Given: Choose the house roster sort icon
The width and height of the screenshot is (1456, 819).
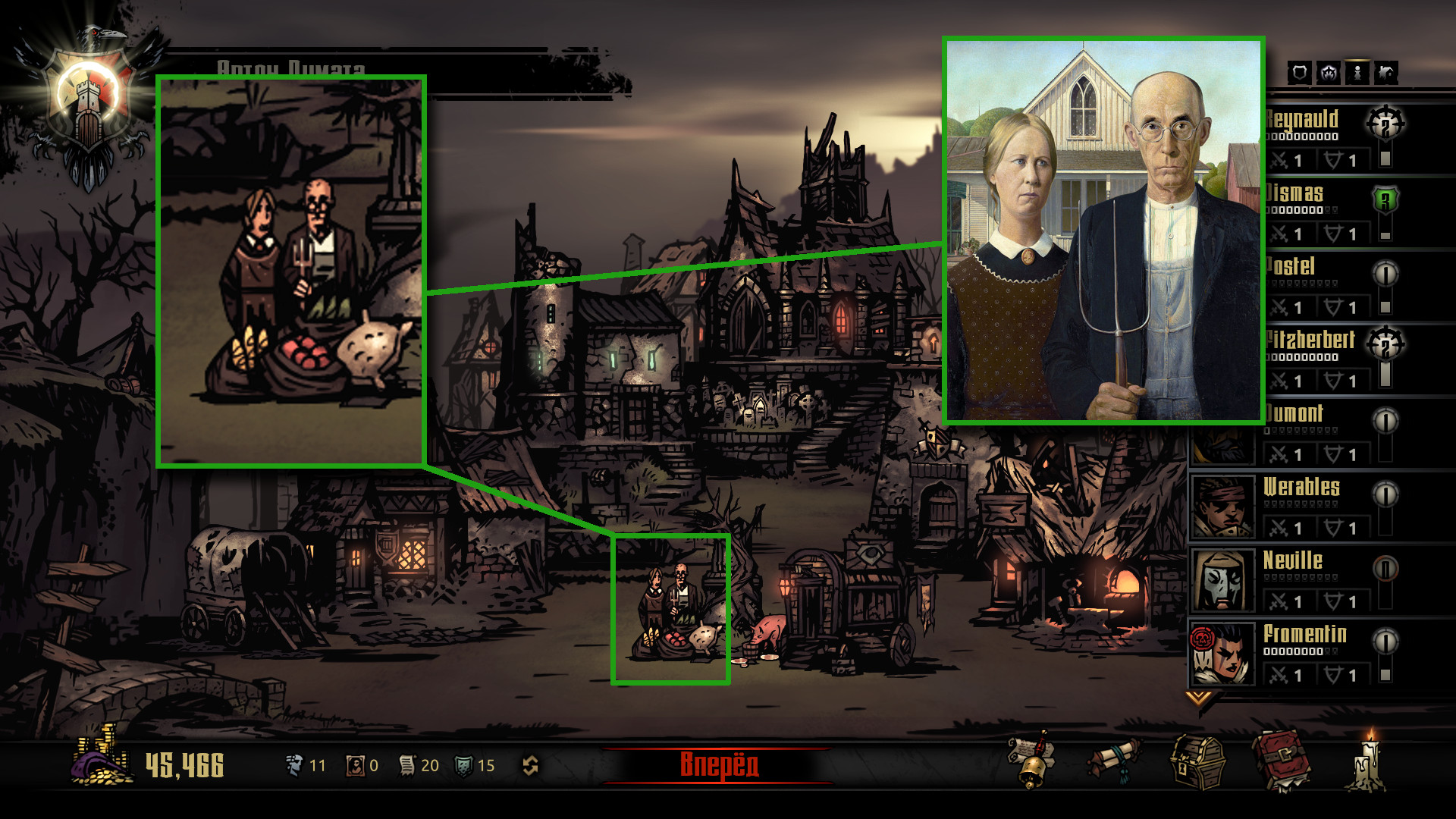Looking at the screenshot, I should pos(1385,73).
